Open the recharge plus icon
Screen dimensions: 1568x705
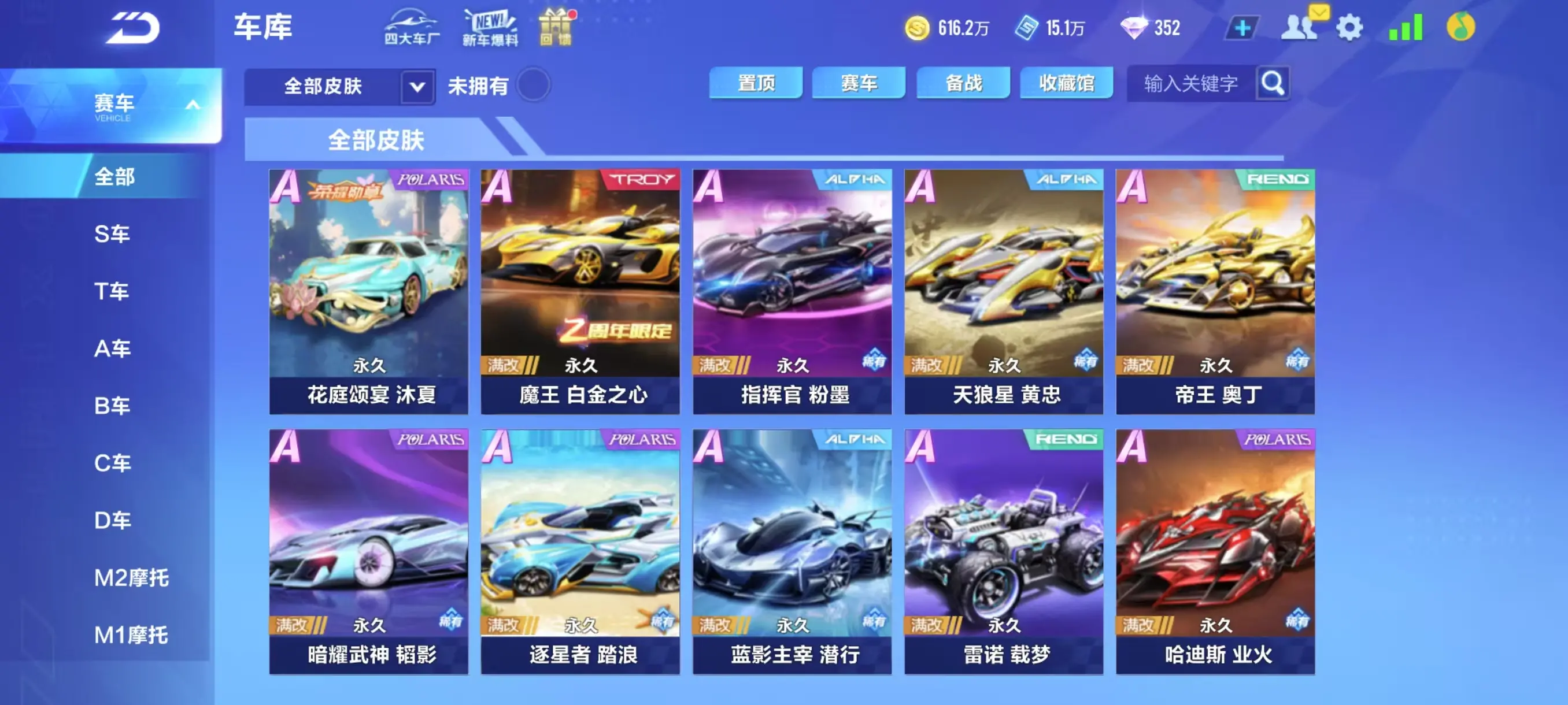point(1244,27)
